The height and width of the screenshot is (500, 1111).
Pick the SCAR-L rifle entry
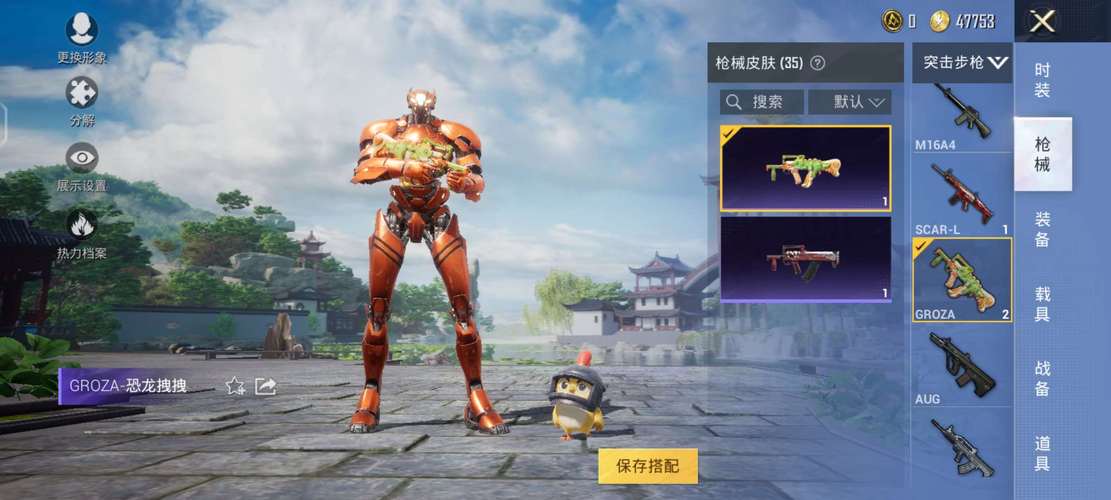pyautogui.click(x=962, y=196)
